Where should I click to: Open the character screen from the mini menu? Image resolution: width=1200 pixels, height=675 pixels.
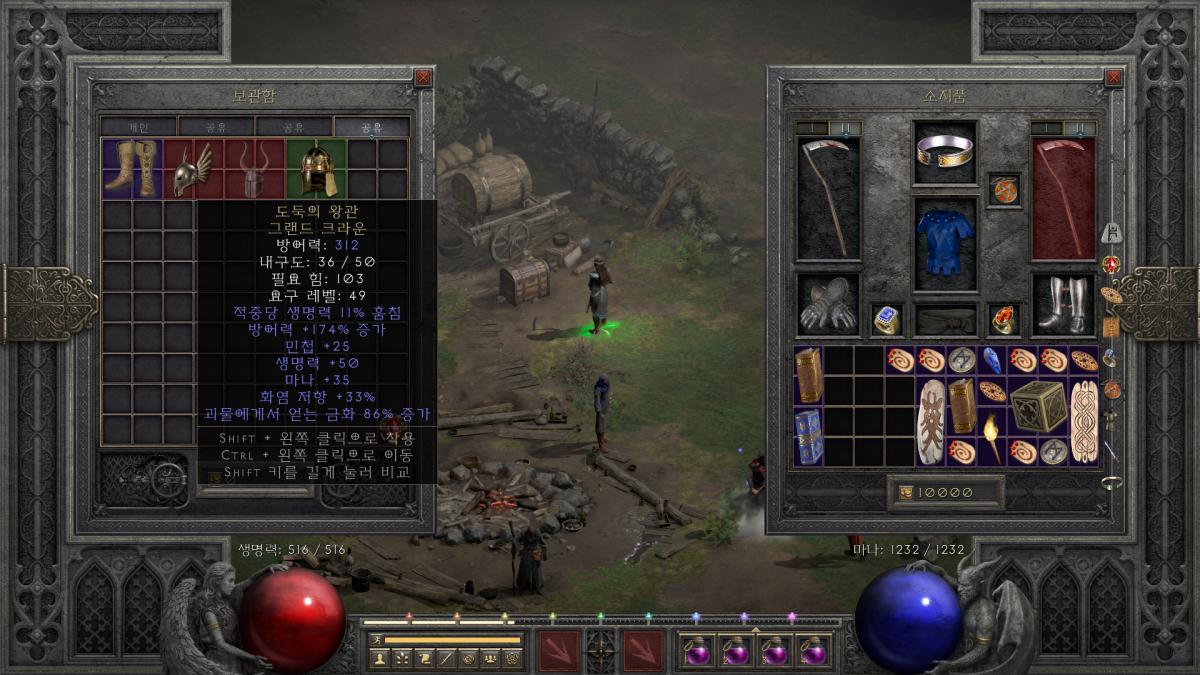pyautogui.click(x=380, y=658)
